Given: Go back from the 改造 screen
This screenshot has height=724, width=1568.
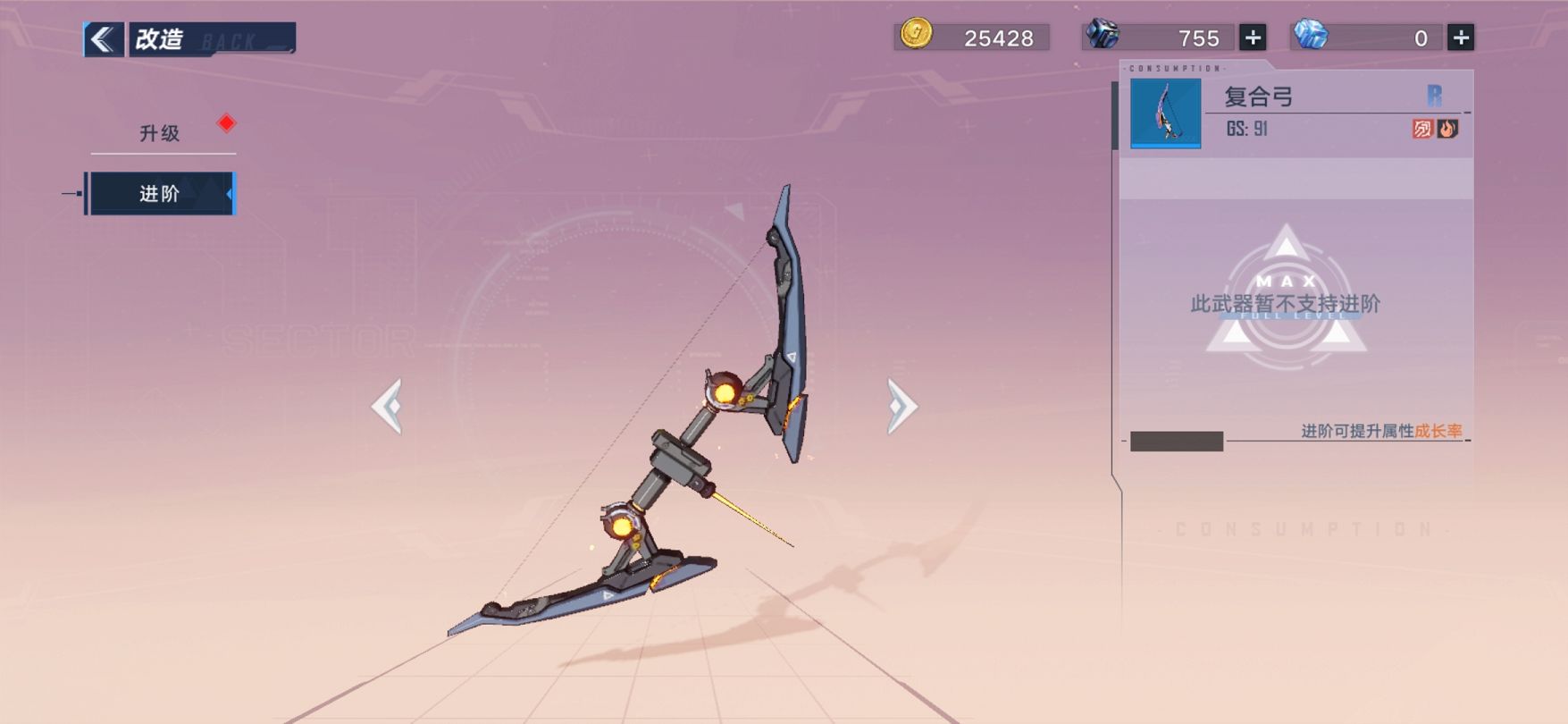Looking at the screenshot, I should tap(104, 39).
